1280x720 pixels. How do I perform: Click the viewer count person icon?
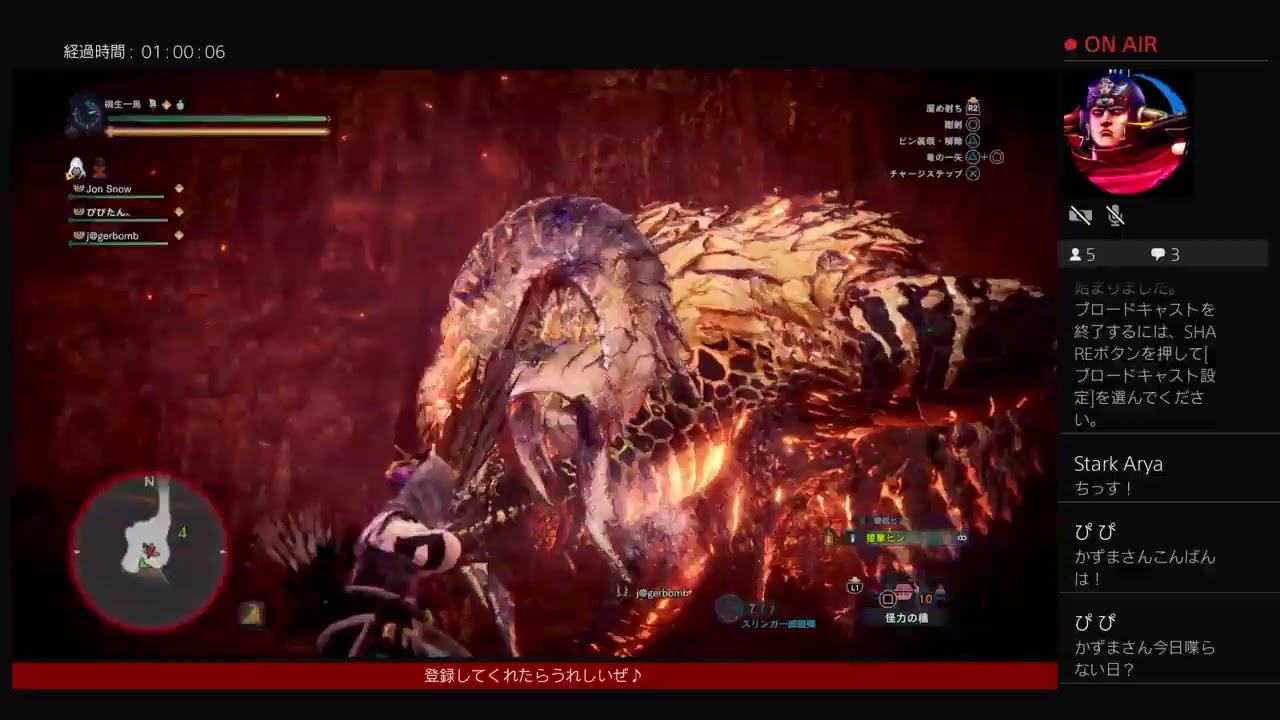(1077, 254)
